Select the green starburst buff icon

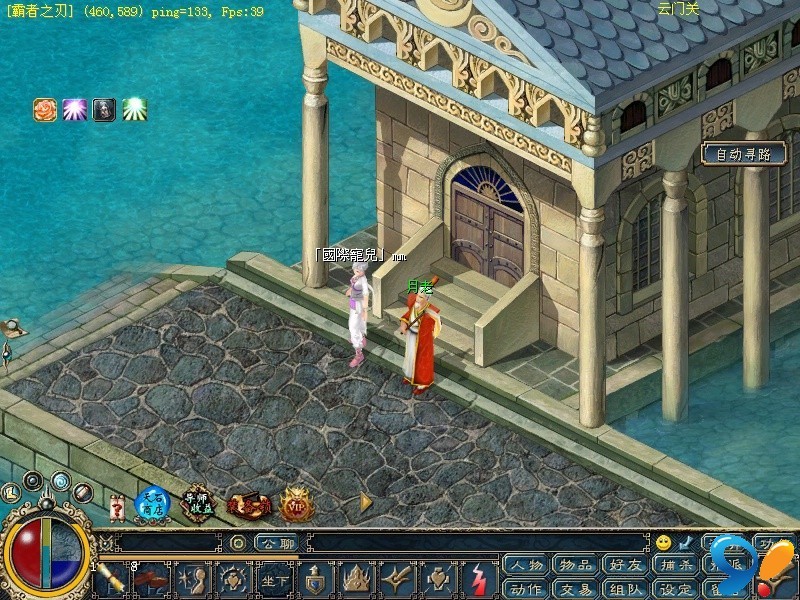134,110
